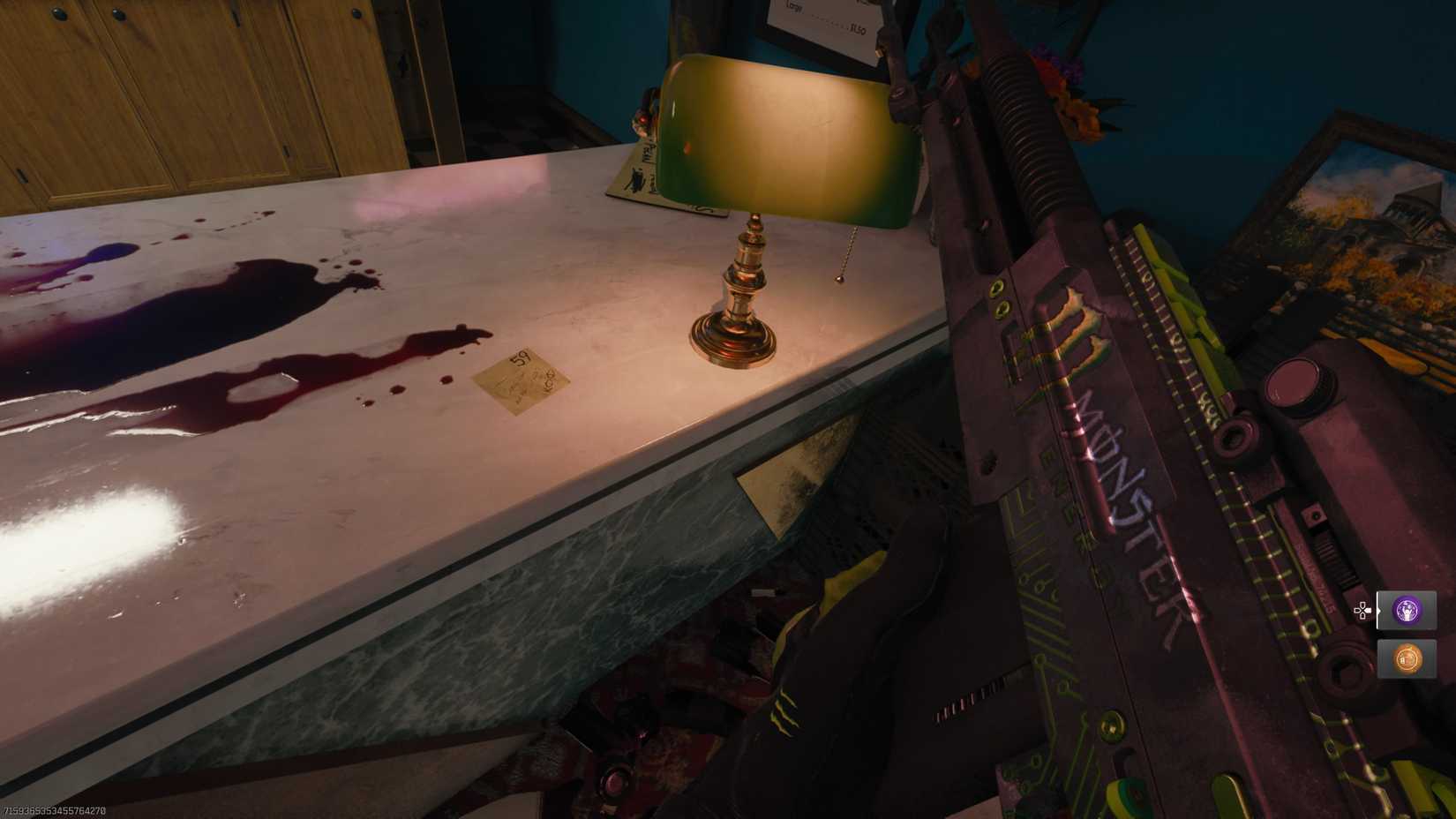Select the 'Large $1.50' menu sign
Screen dimensions: 1456x819
[825, 18]
